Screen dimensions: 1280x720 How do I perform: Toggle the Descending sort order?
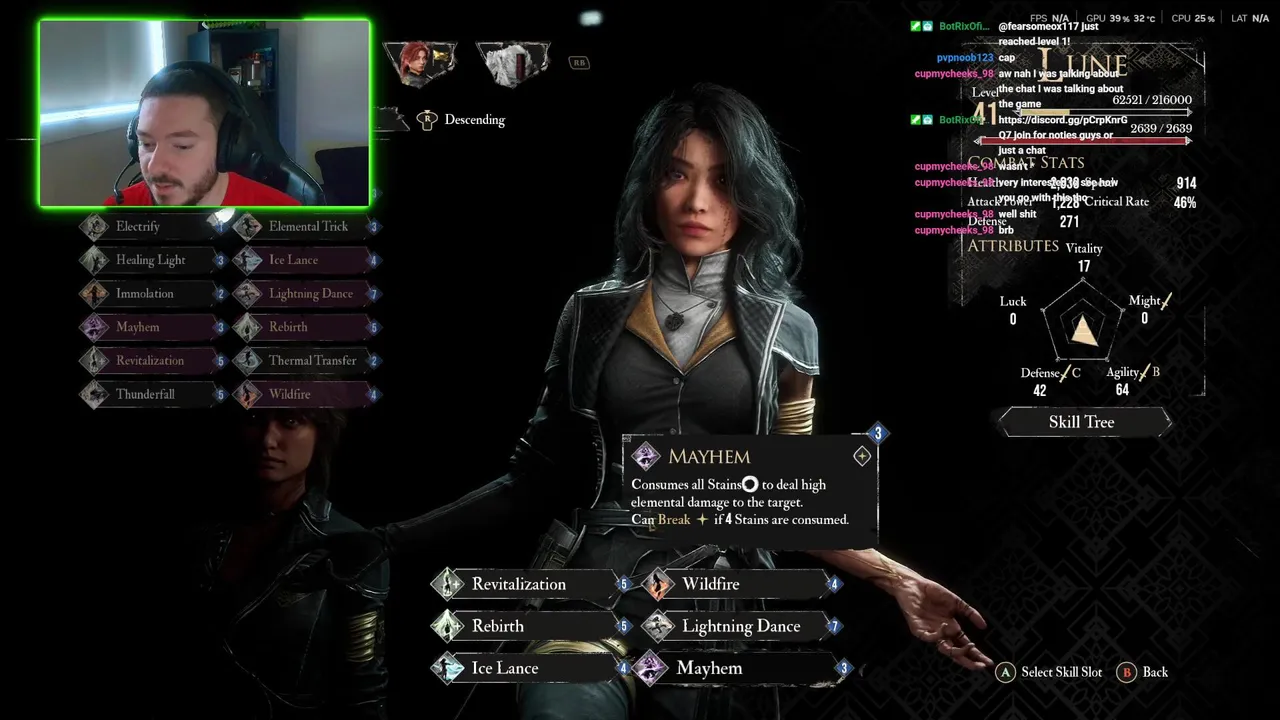(462, 120)
